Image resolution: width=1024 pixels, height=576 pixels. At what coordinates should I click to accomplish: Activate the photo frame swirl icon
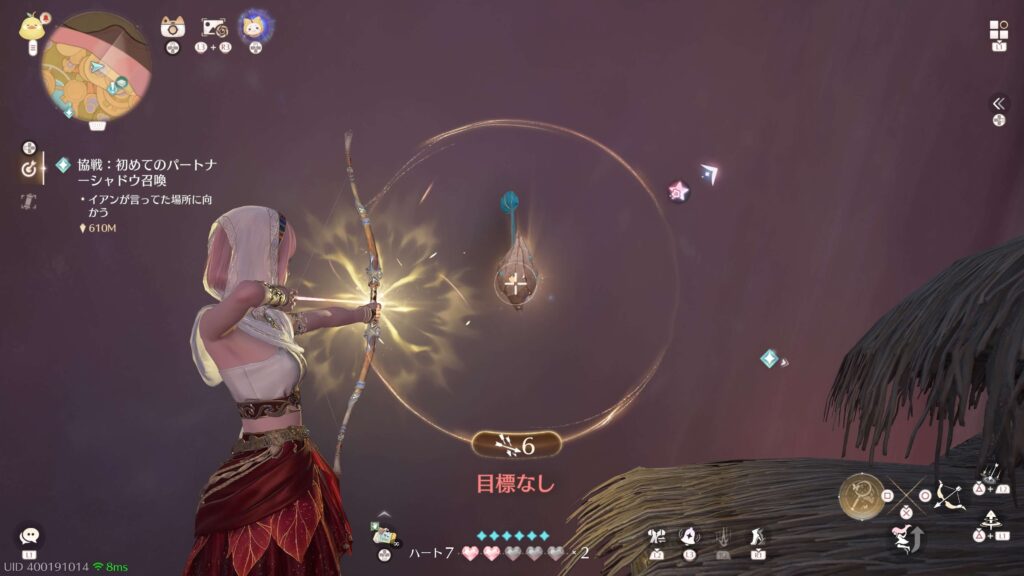click(x=215, y=28)
